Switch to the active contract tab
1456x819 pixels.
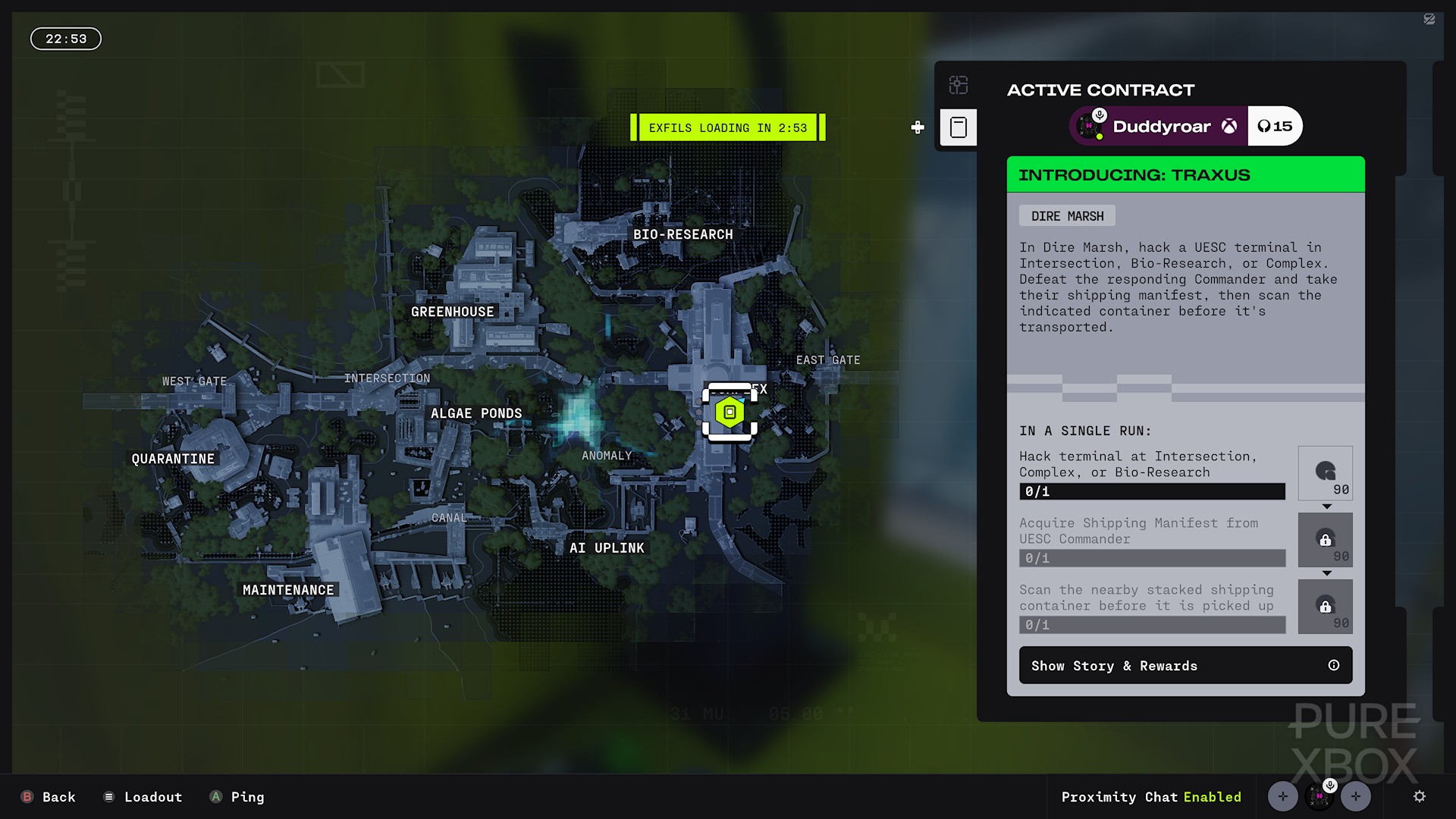(959, 127)
